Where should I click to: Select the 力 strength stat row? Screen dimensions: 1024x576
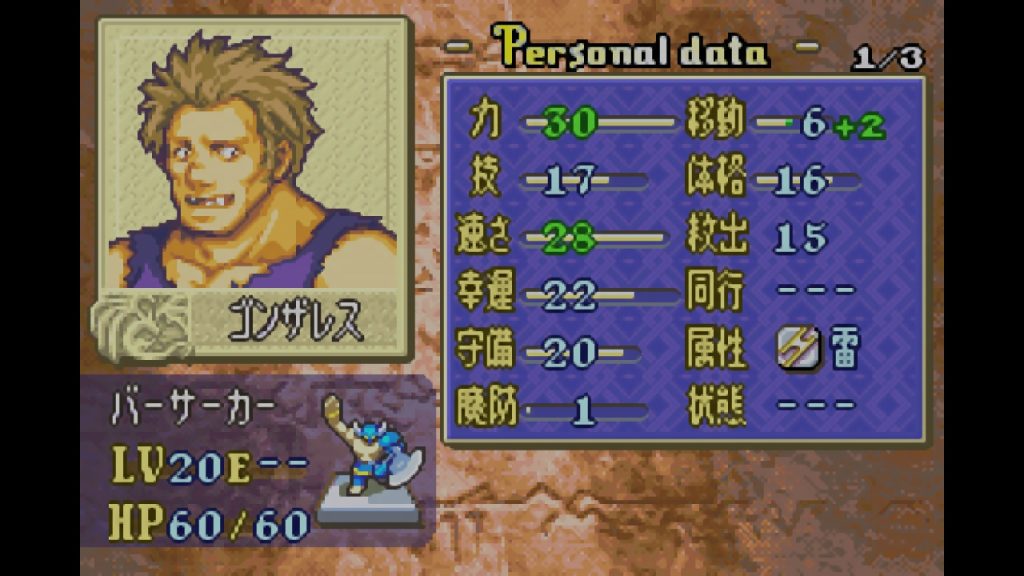569,123
